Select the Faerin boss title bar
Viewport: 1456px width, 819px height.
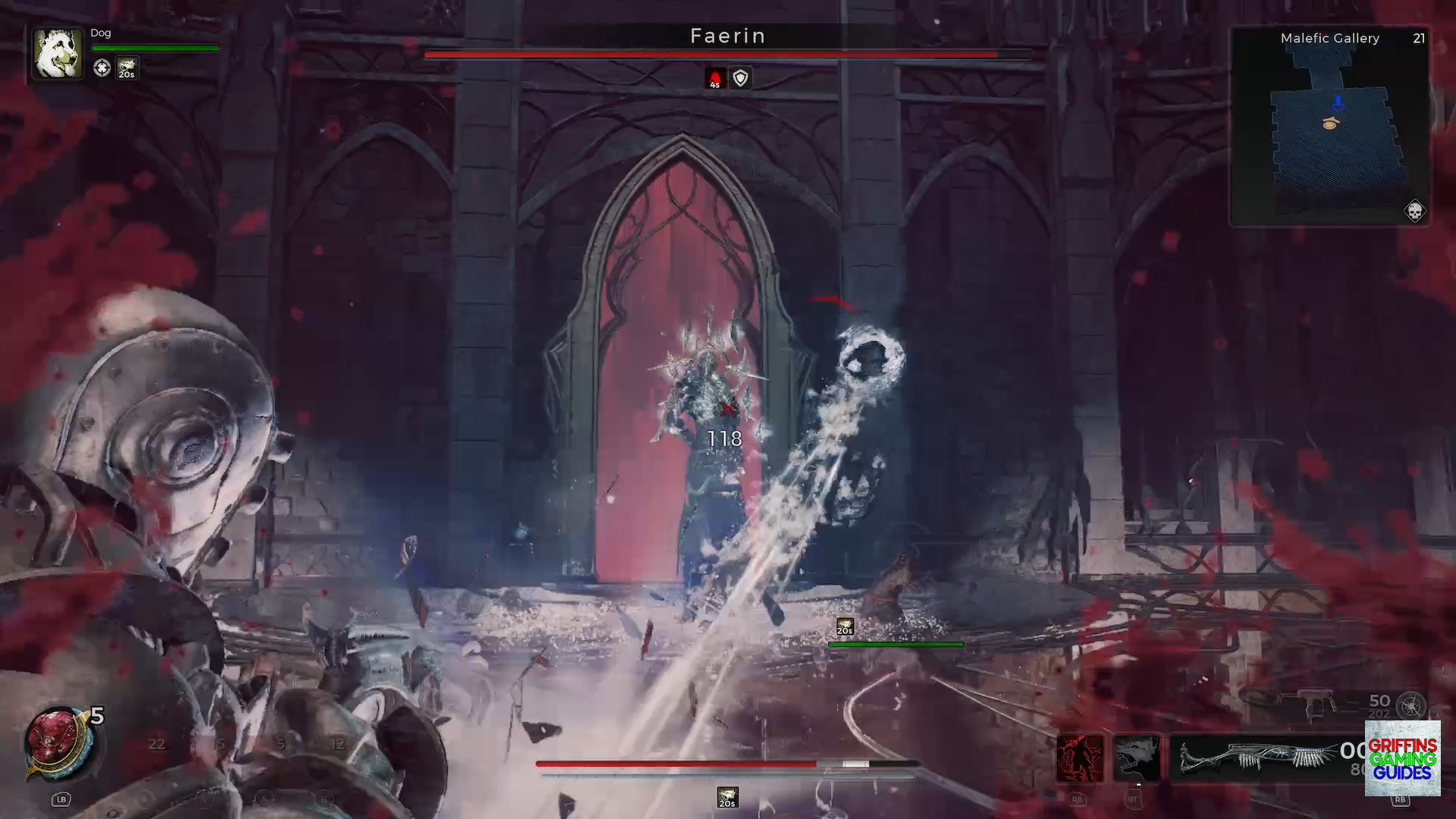726,35
